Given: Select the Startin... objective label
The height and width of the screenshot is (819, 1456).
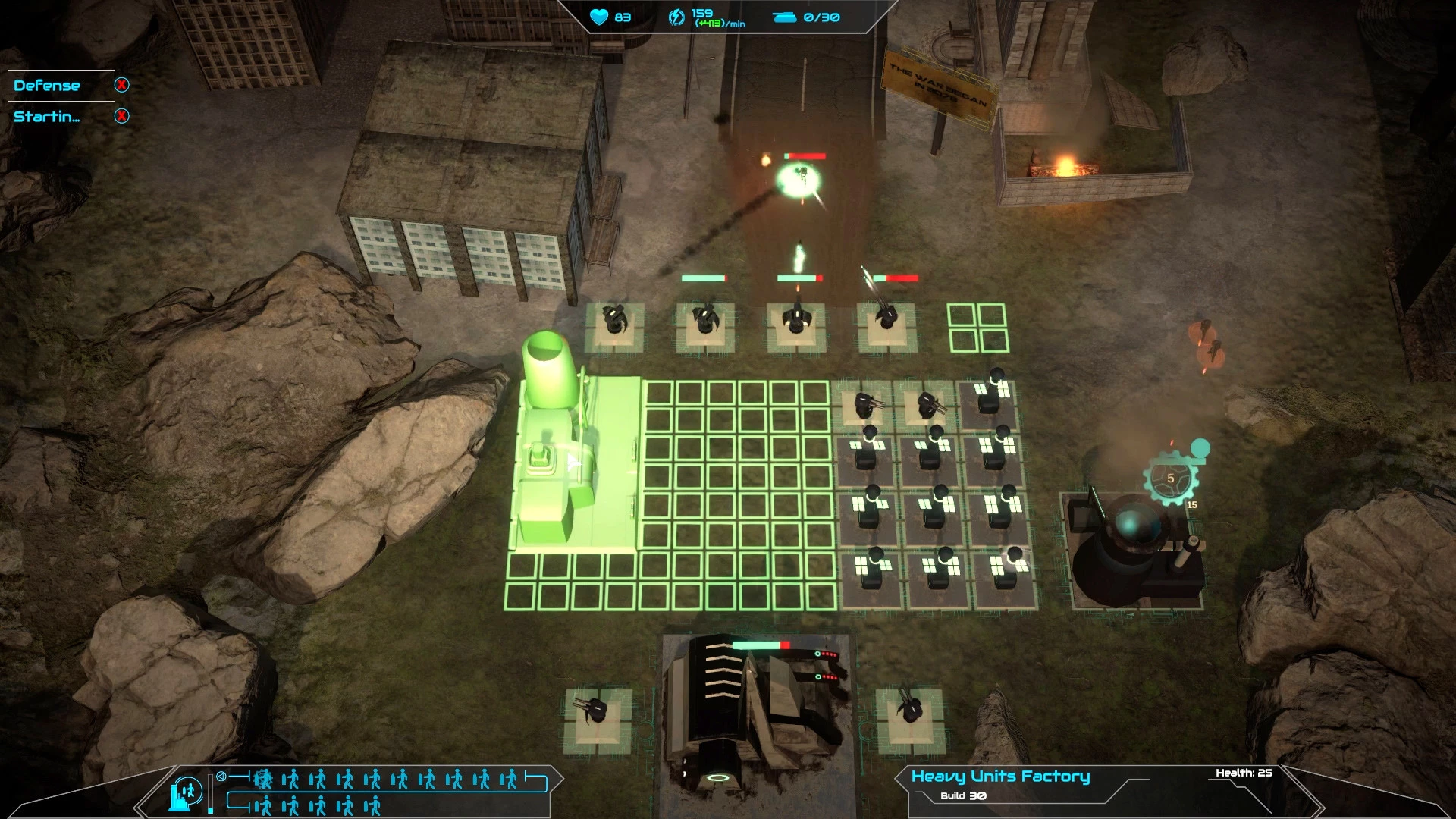Looking at the screenshot, I should [x=46, y=117].
